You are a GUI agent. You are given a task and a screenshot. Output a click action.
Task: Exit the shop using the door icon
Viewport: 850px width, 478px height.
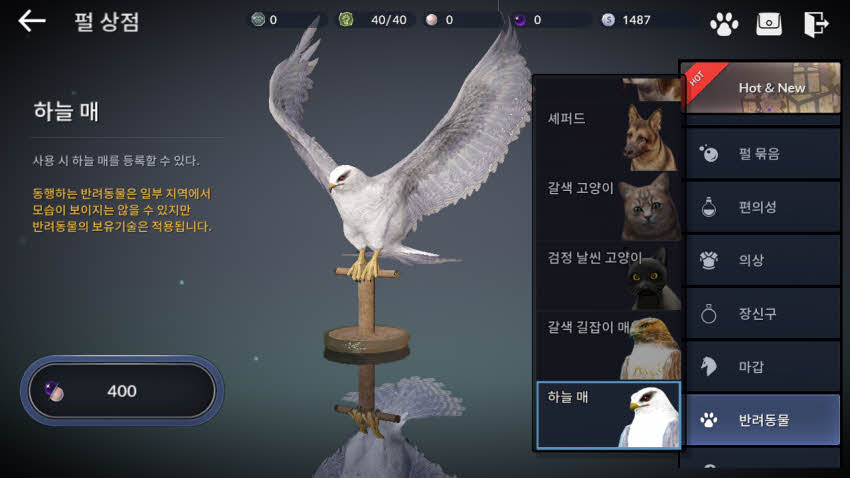point(816,23)
